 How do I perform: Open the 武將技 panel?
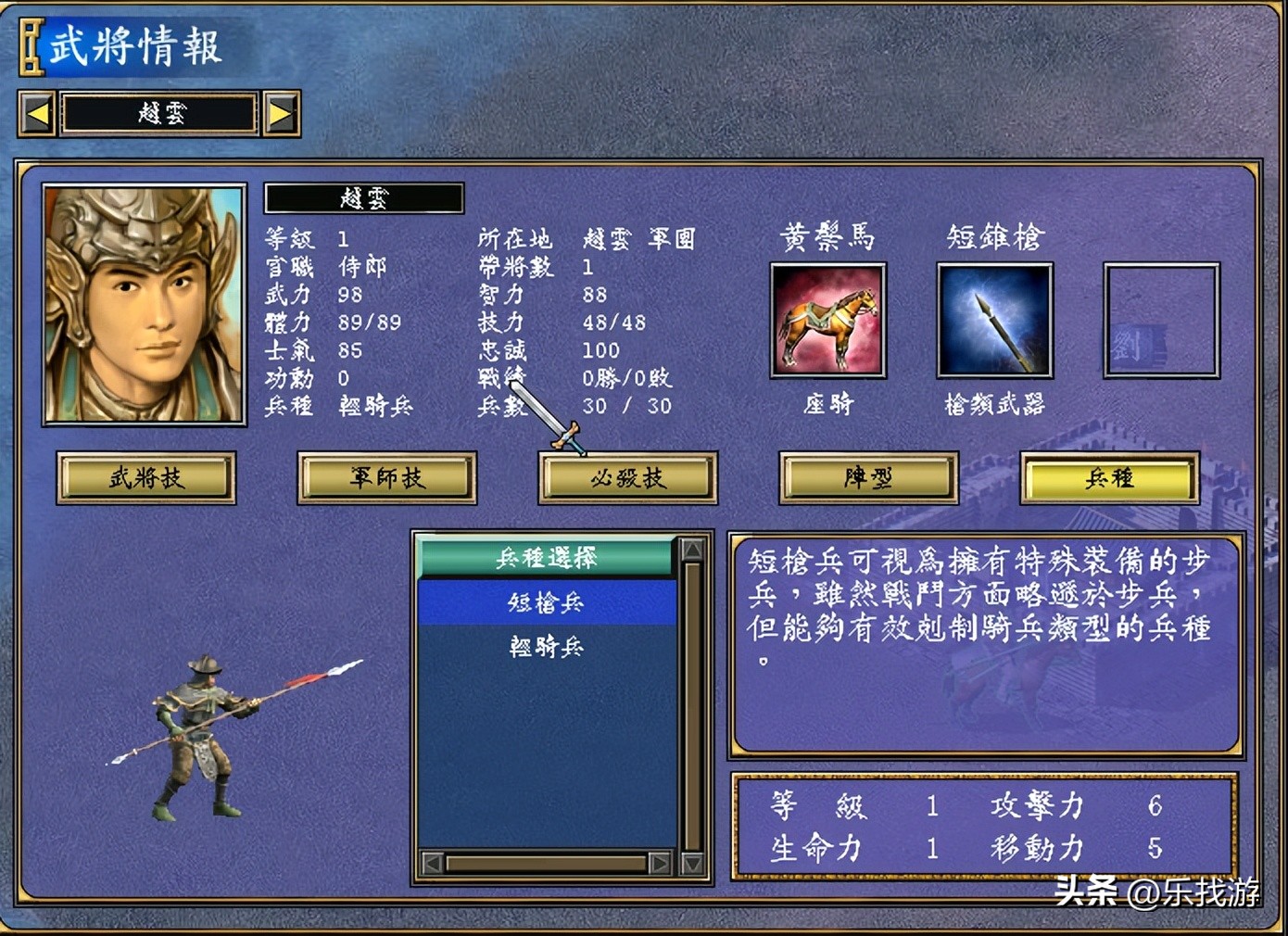click(x=145, y=478)
